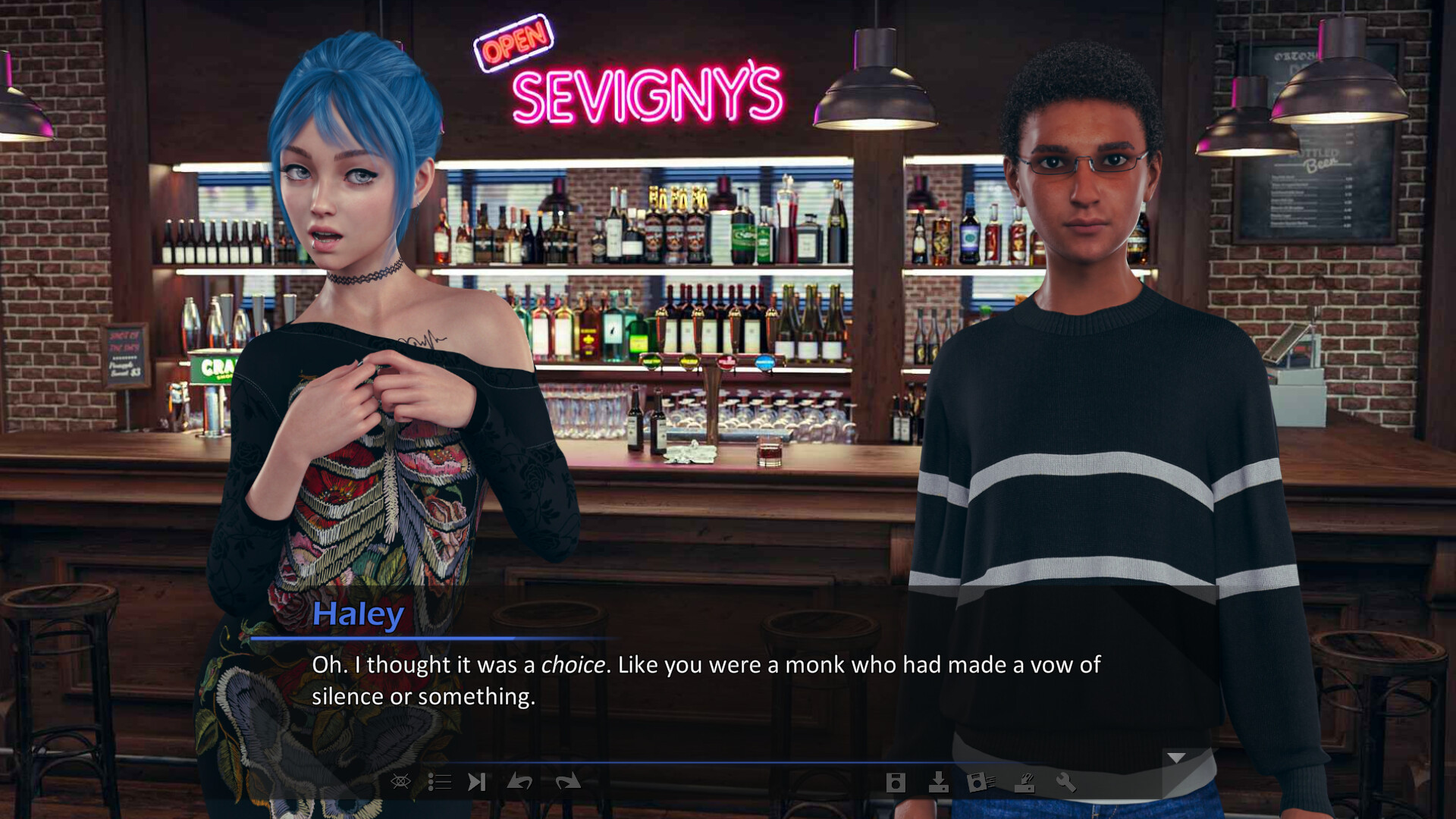This screenshot has width=1456, height=819.
Task: Open preferences with the wrench icon
Action: click(1066, 782)
